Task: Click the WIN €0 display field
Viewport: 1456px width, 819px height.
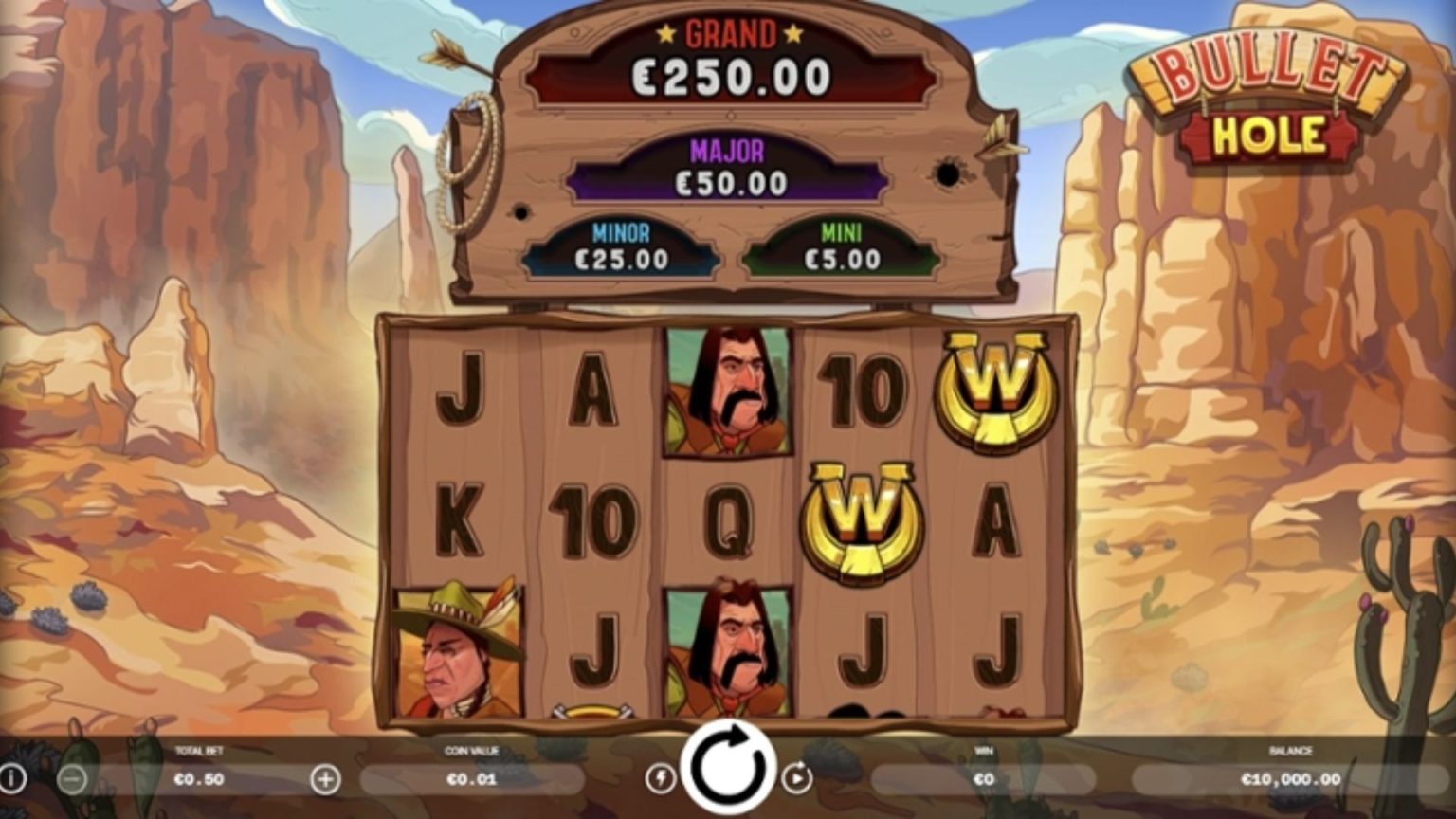Action: 983,779
